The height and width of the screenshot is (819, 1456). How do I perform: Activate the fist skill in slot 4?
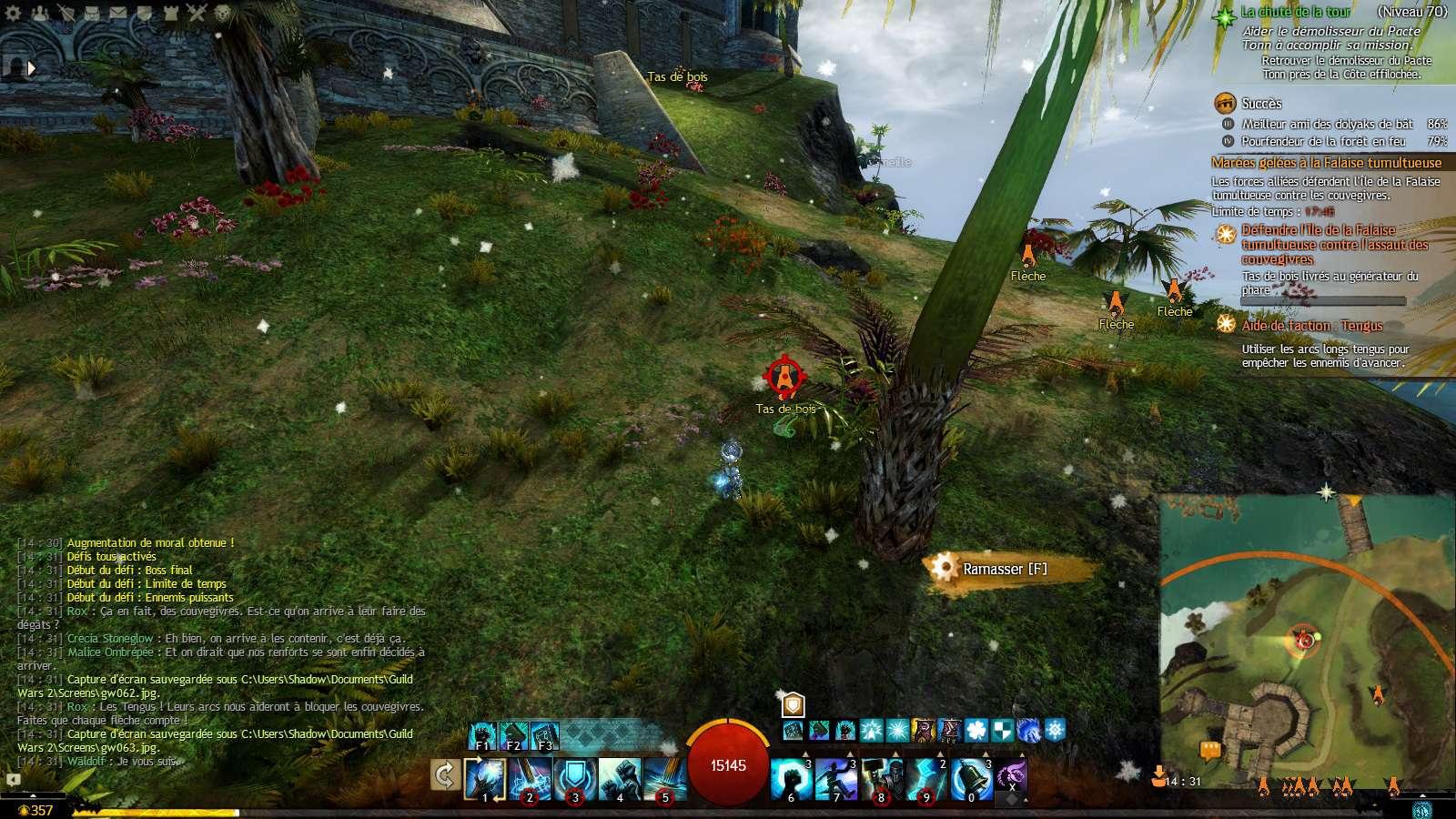pos(620,779)
